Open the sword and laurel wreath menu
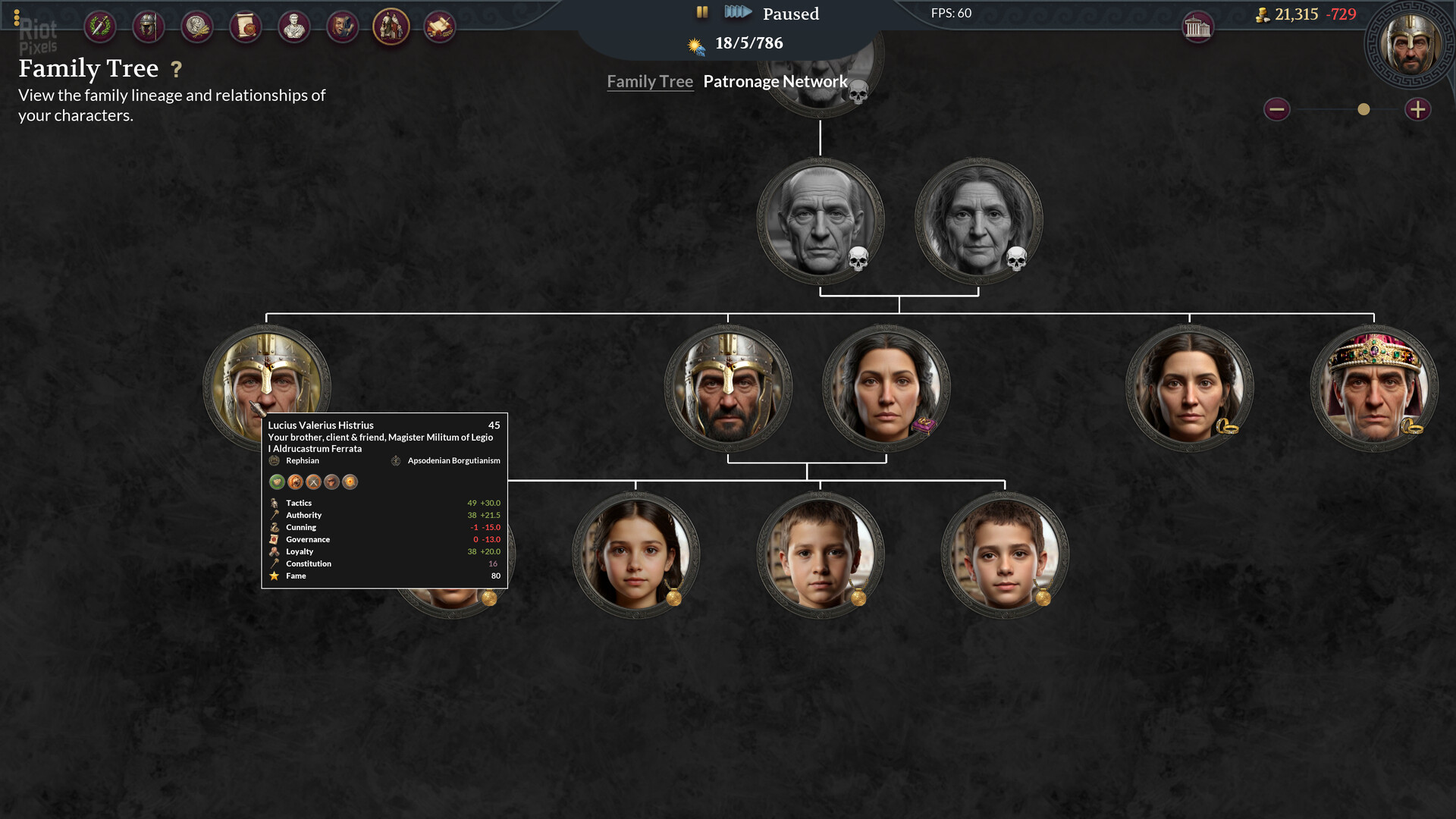This screenshot has height=819, width=1456. click(x=99, y=27)
